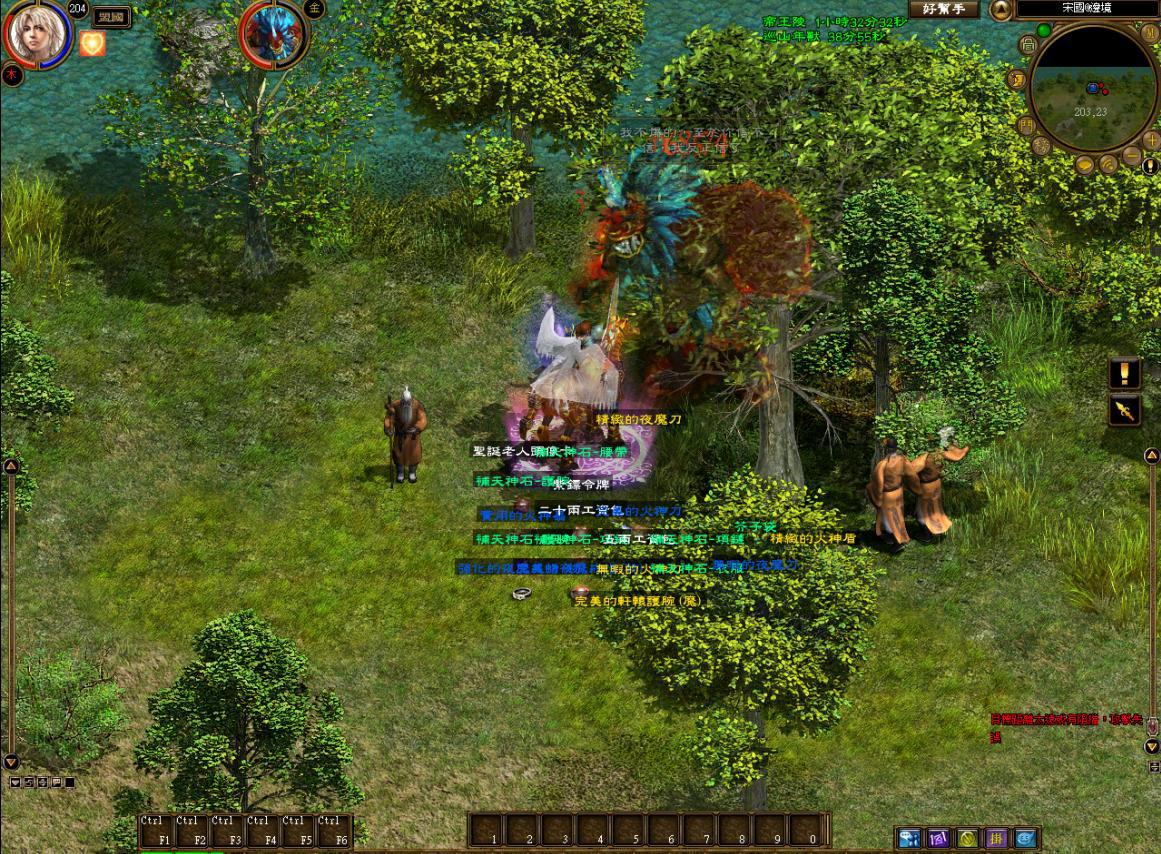Open the 好幫手 helper button

[x=943, y=9]
